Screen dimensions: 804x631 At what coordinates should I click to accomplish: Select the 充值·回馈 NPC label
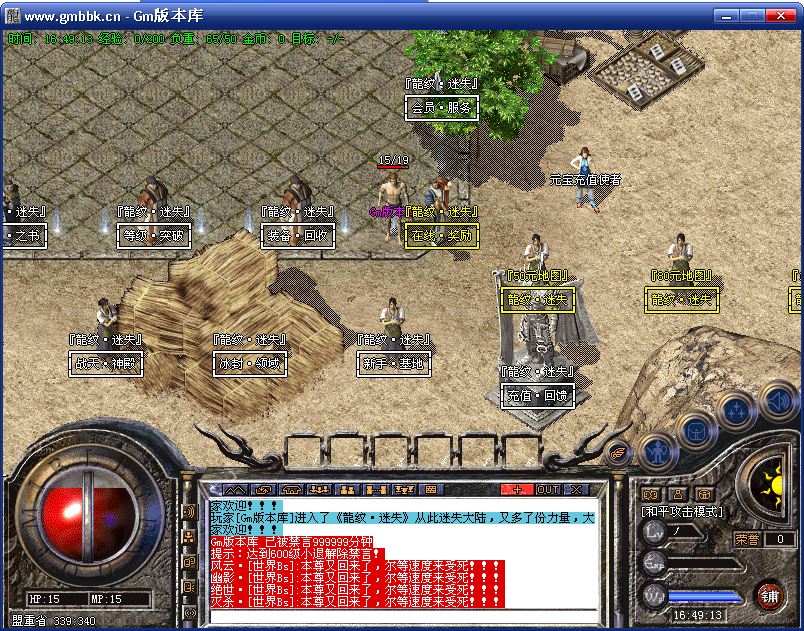tap(538, 396)
